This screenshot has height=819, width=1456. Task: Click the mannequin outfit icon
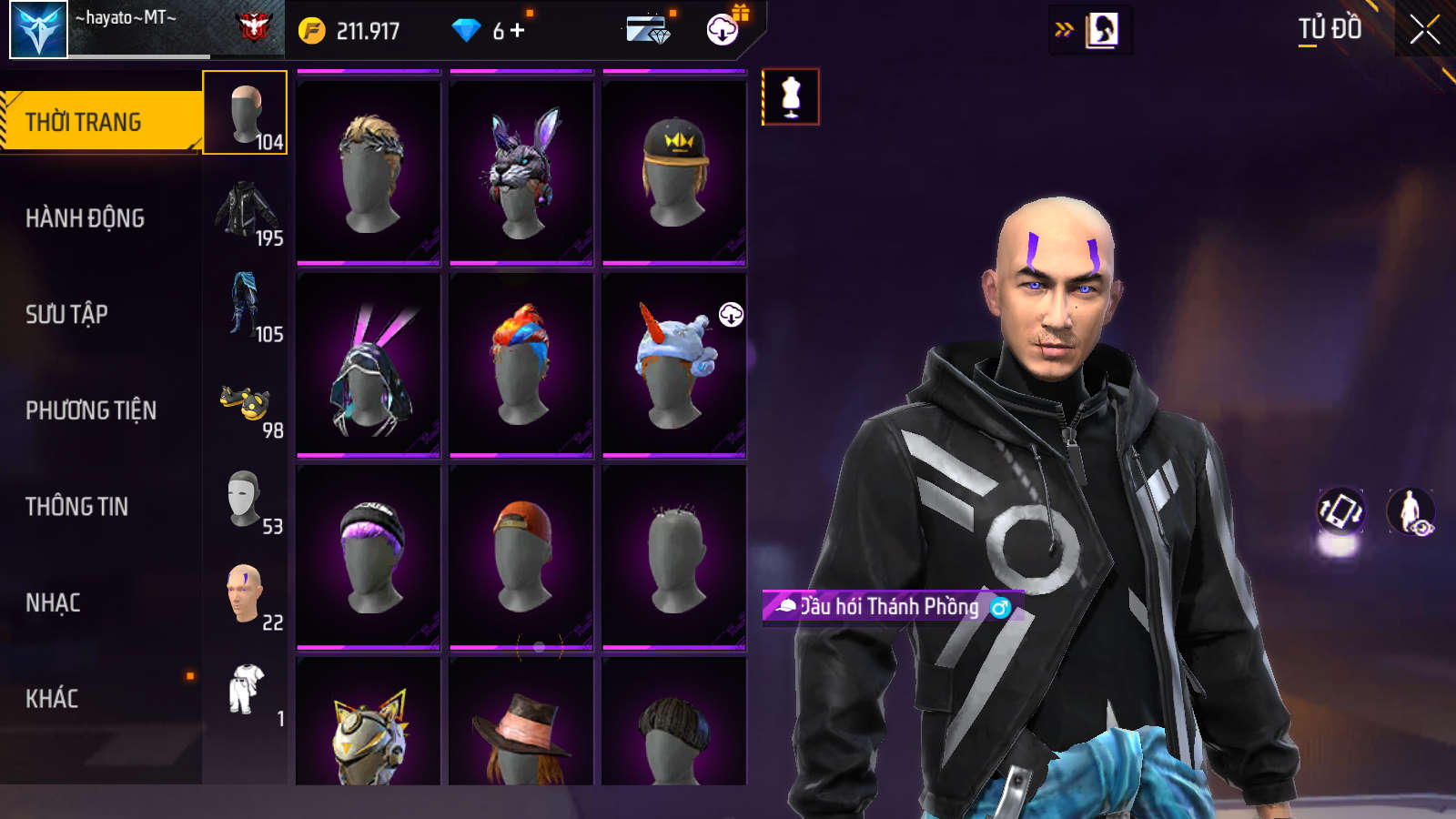coord(791,96)
